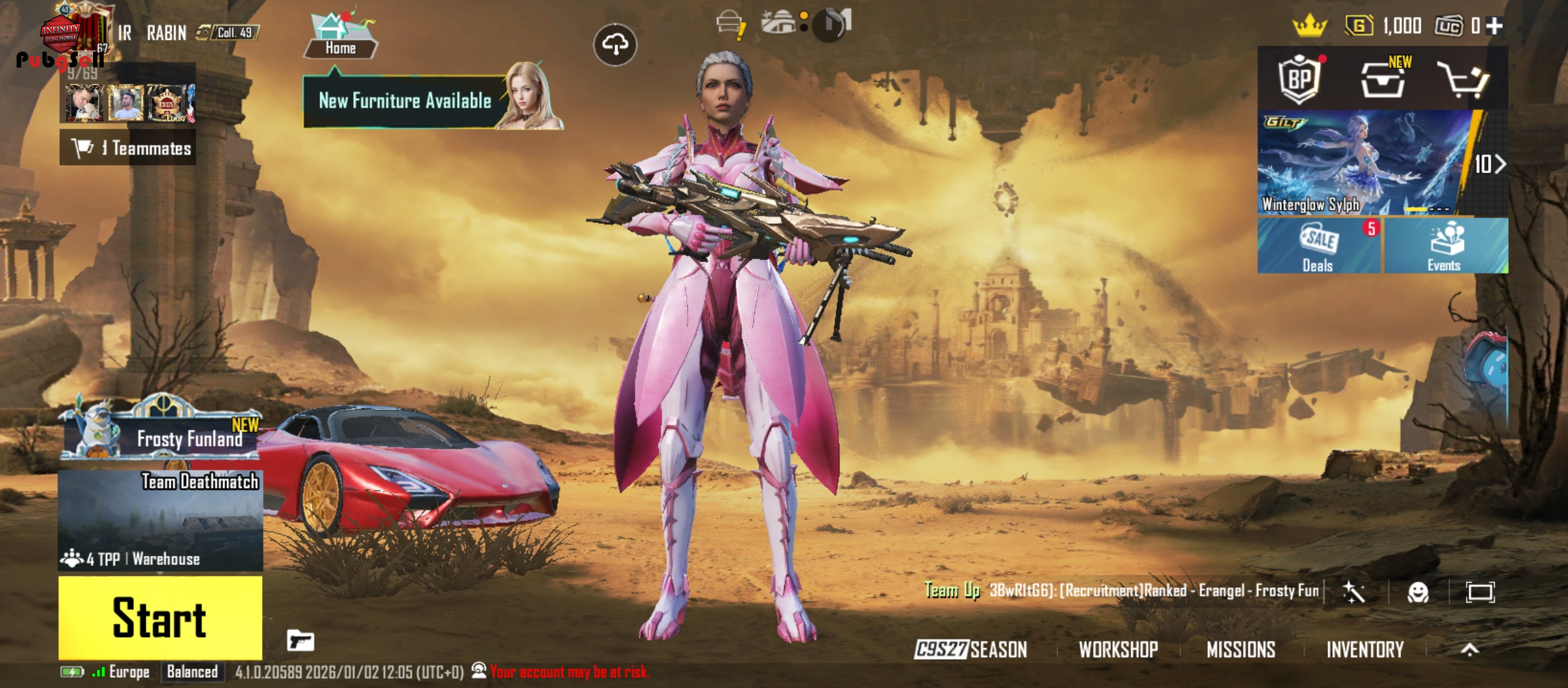Screen dimensions: 1568x688
Task: Open the Missions menu
Action: [1240, 649]
